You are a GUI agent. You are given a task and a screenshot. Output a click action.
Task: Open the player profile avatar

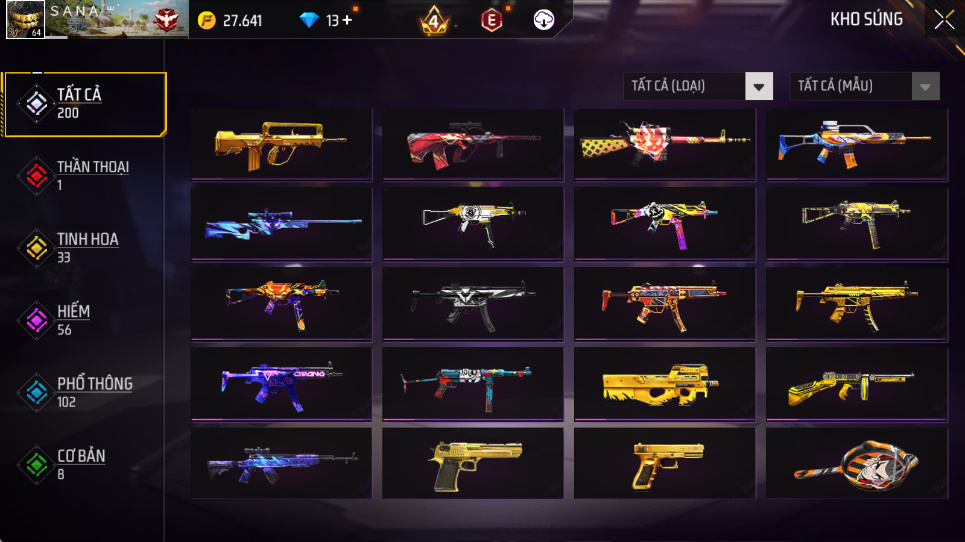[25, 20]
